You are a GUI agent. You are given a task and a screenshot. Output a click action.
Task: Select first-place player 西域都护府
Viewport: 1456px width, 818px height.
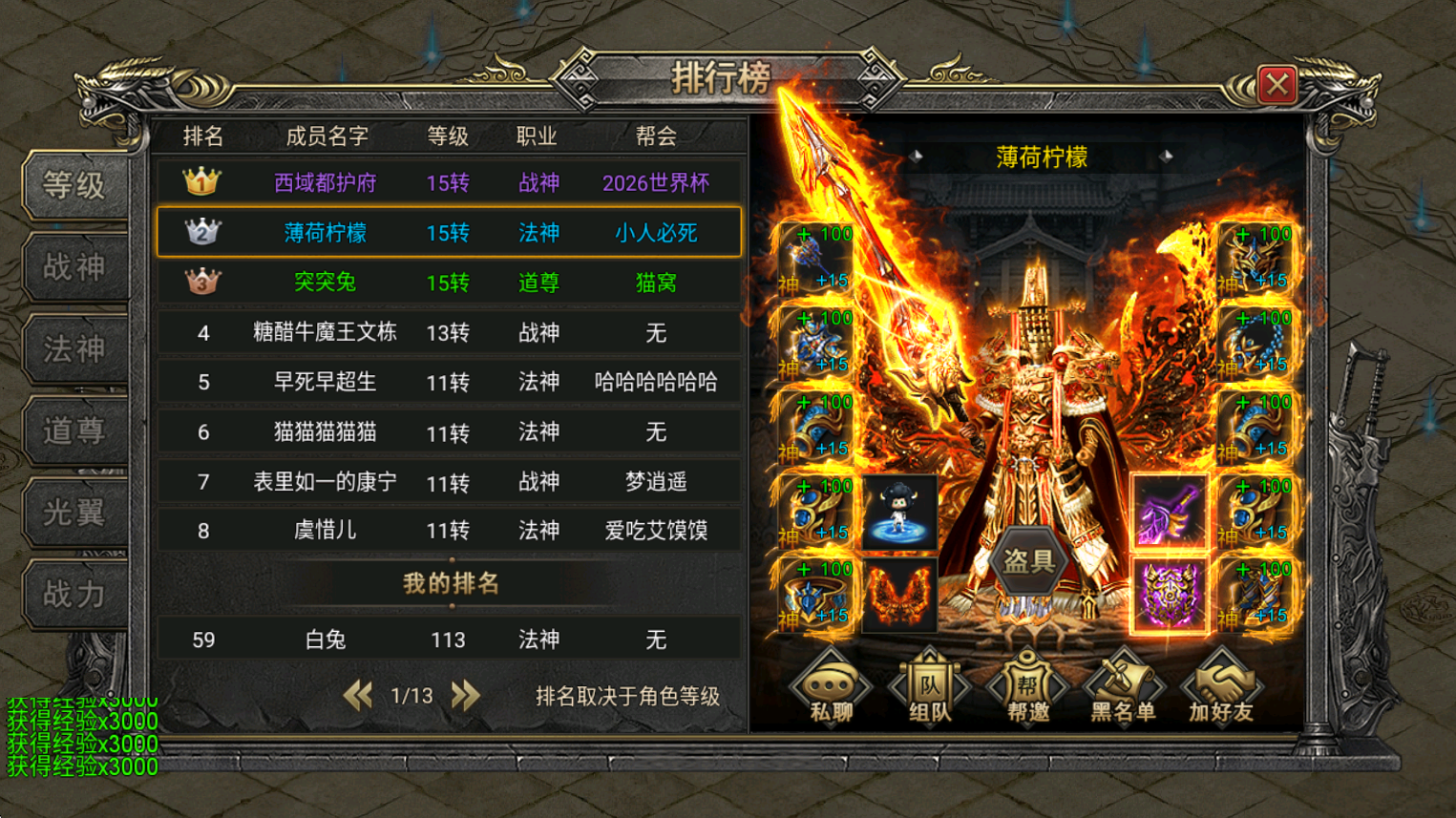pos(449,182)
